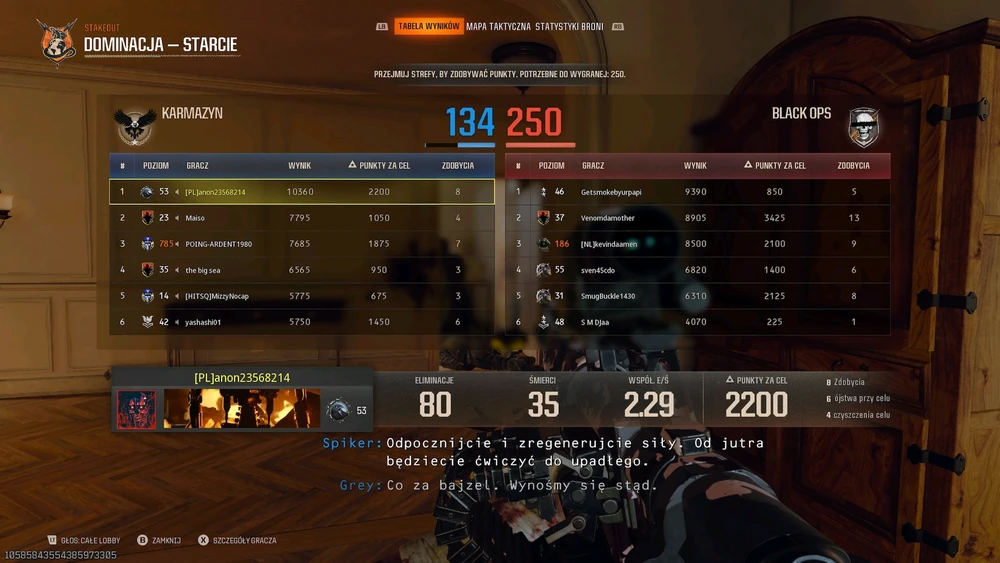The height and width of the screenshot is (563, 1000).
Task: Pick sven45cdo from the enemy team
Action: (697, 270)
